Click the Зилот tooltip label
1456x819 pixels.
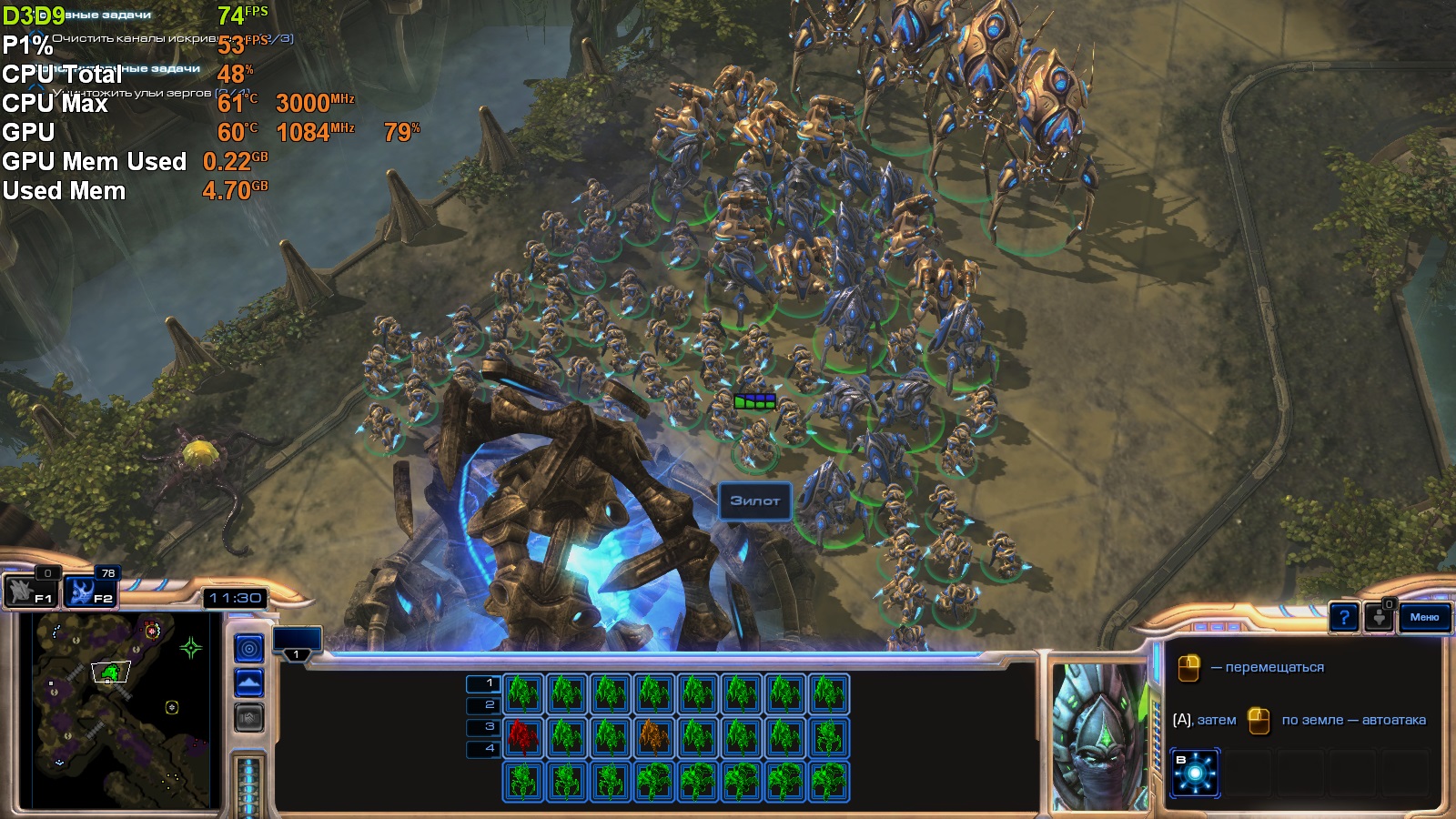point(754,500)
